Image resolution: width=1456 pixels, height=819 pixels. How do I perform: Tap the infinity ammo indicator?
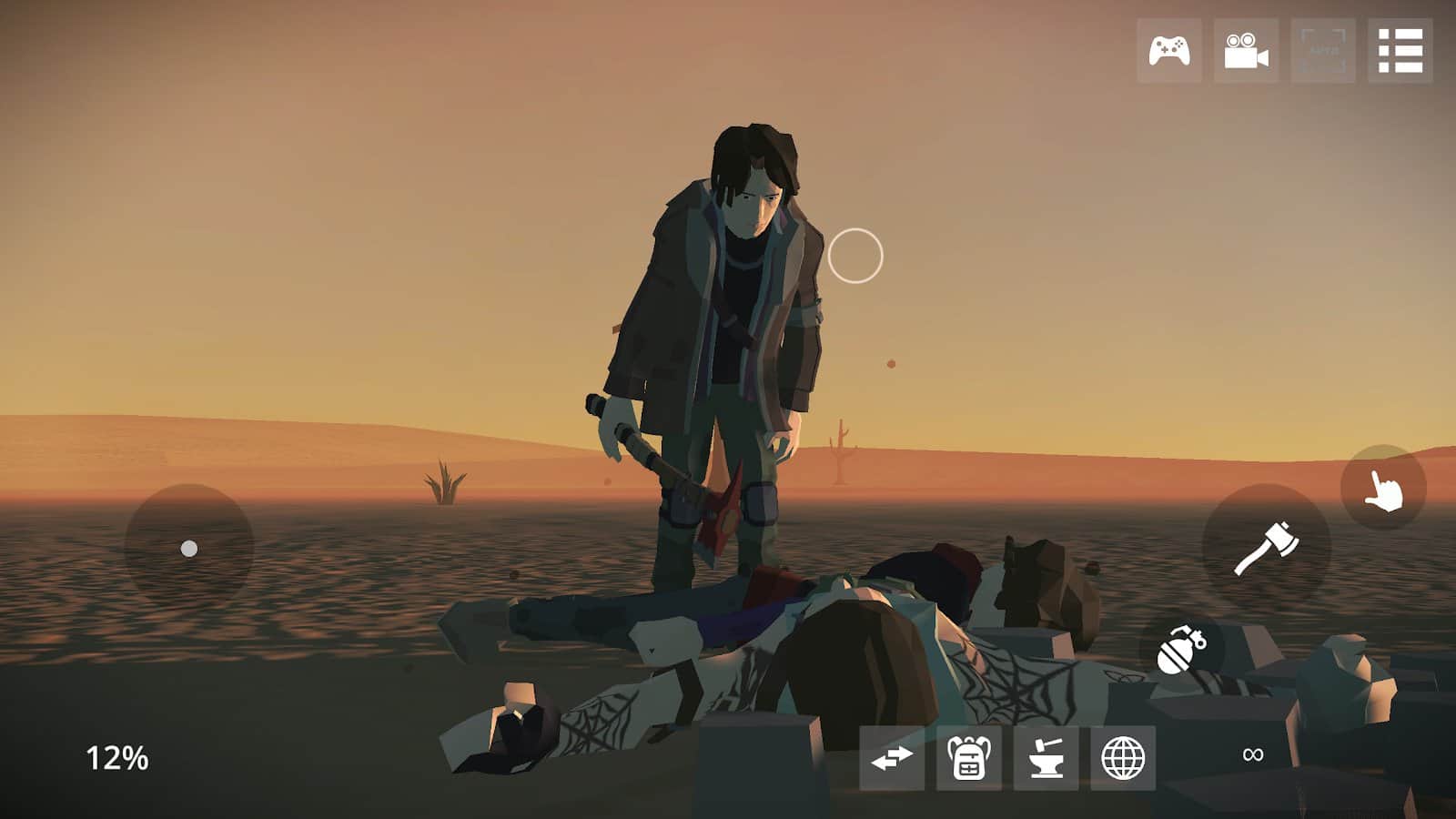(1254, 753)
